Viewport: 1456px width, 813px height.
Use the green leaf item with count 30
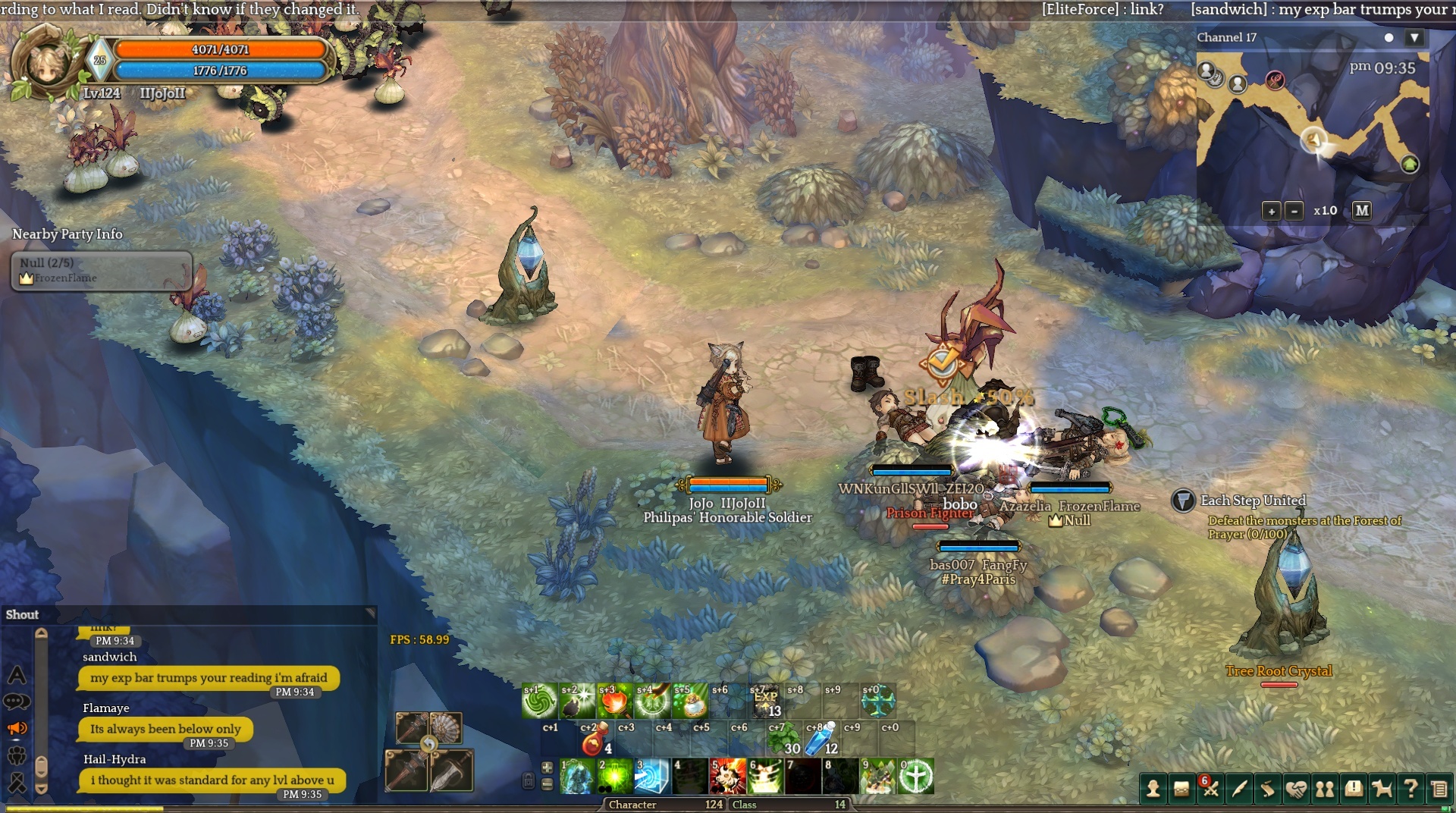pyautogui.click(x=783, y=739)
